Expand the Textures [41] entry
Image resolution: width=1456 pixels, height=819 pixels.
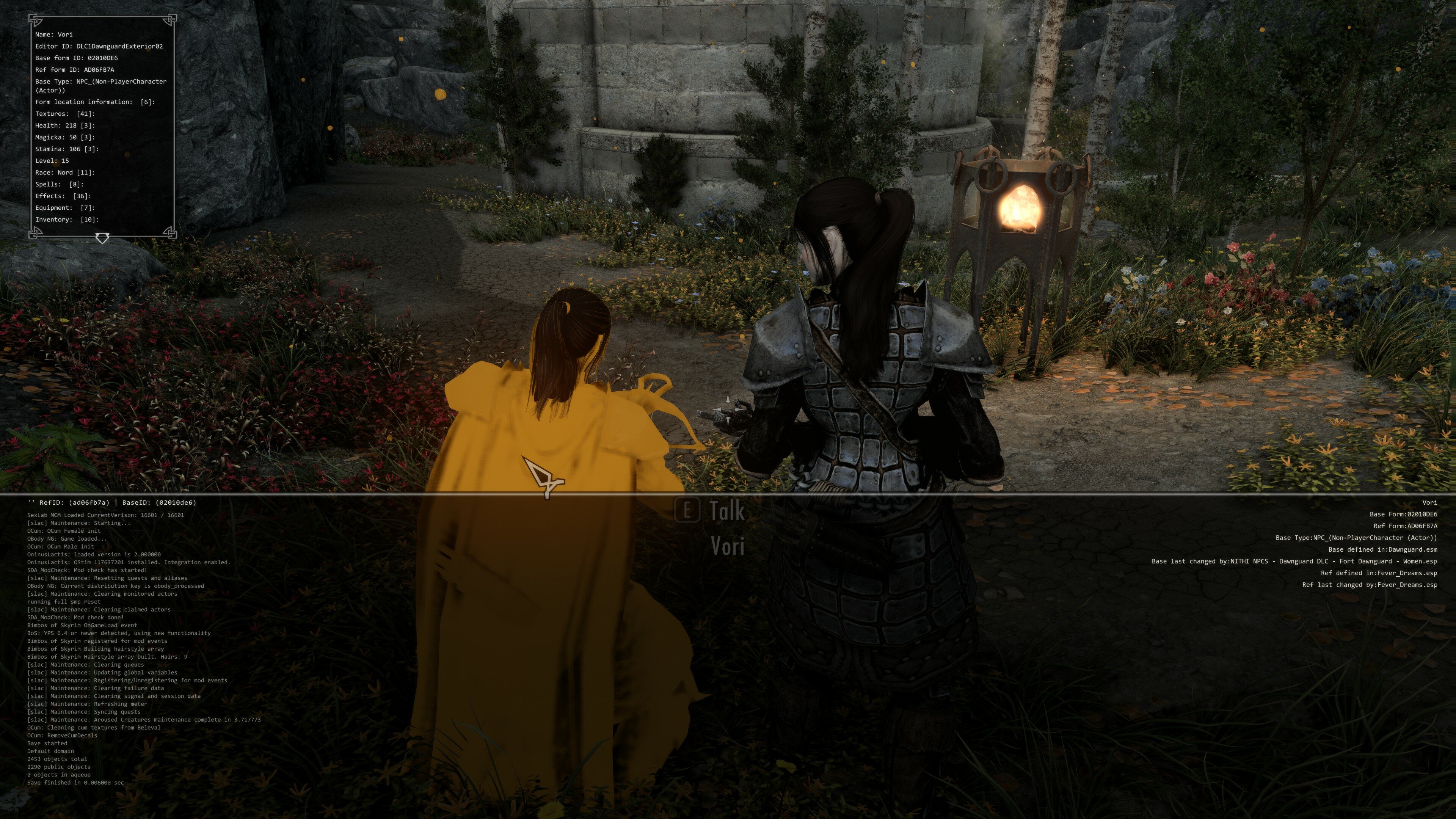64,114
